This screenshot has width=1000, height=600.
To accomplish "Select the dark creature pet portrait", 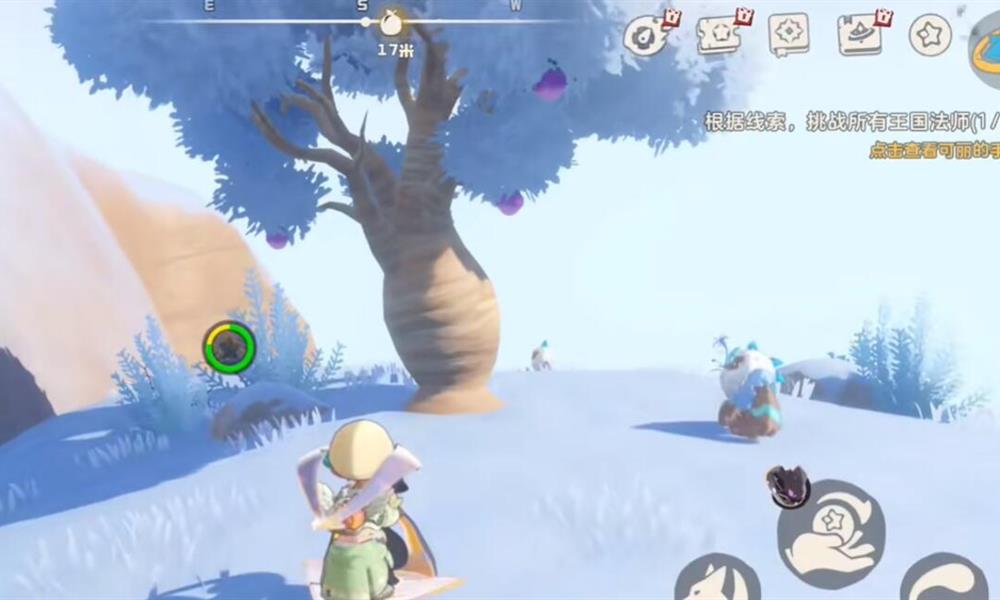I will point(787,485).
